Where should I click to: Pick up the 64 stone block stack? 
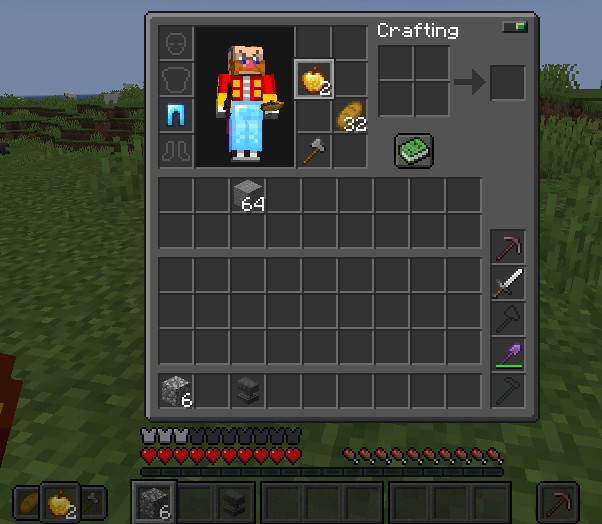(x=247, y=195)
